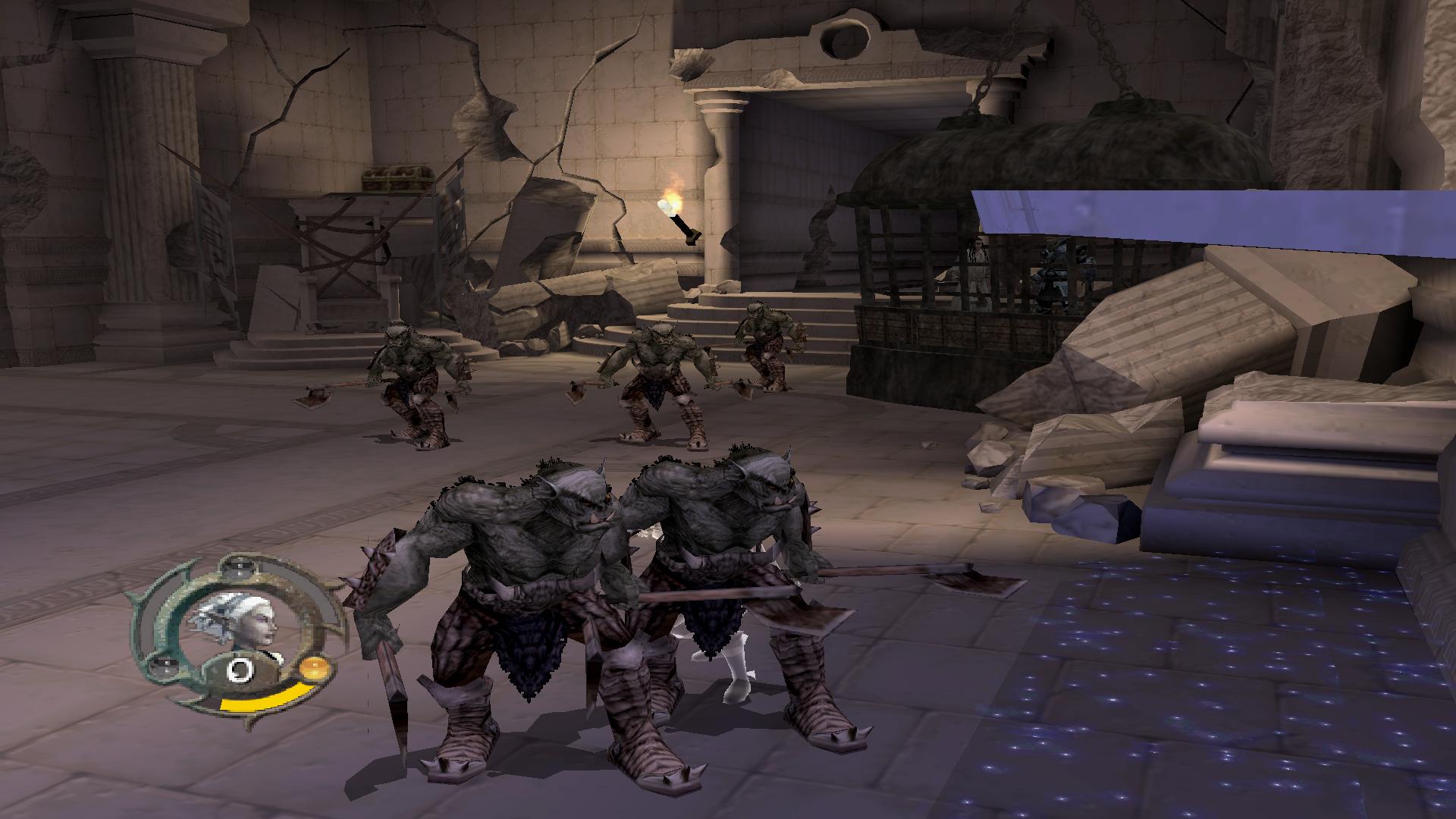This screenshot has height=819, width=1456.
Task: Click the white ring icon below the portrait
Action: [x=241, y=670]
